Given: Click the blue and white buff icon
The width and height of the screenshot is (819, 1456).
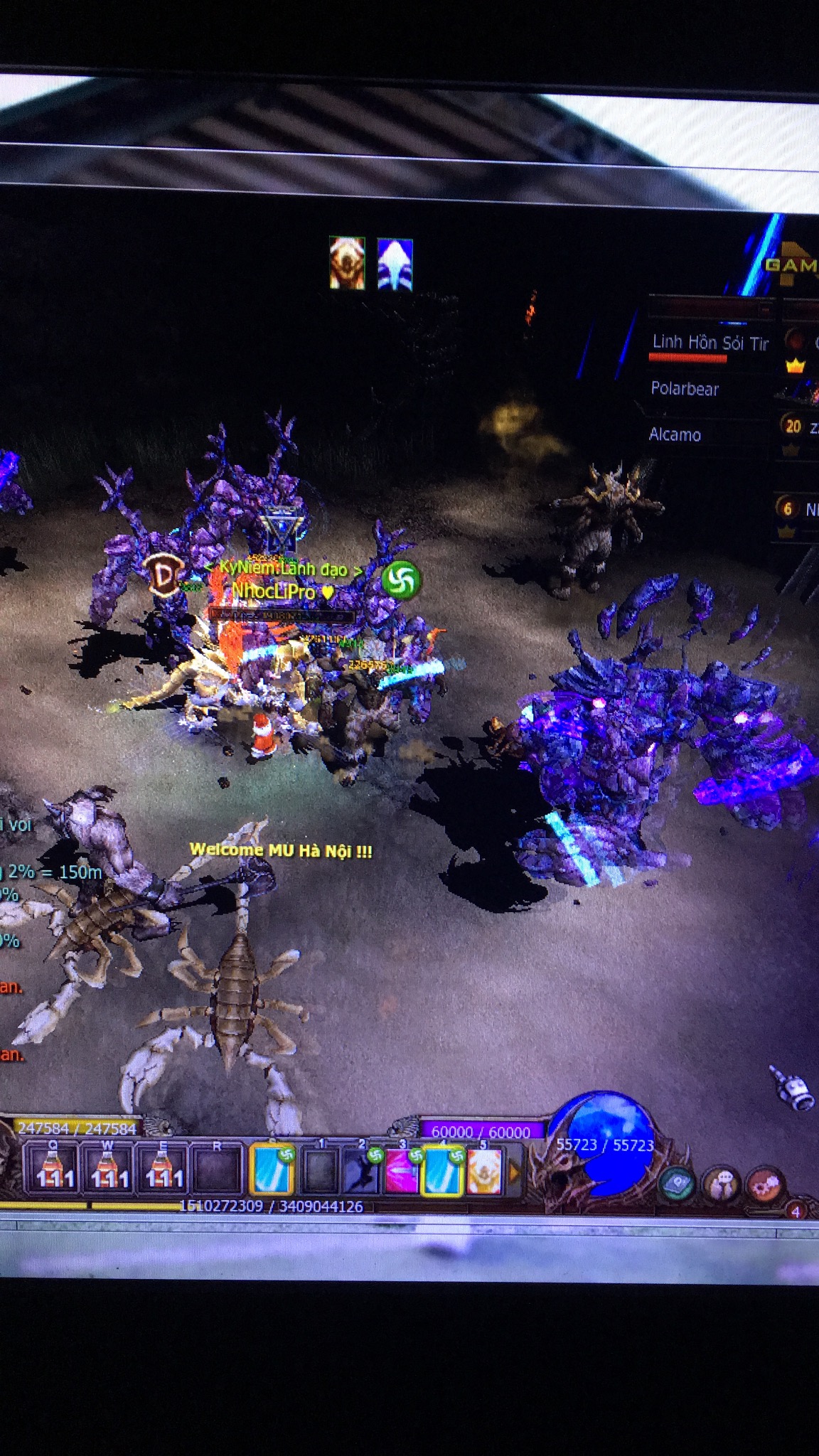Looking at the screenshot, I should coord(395,264).
